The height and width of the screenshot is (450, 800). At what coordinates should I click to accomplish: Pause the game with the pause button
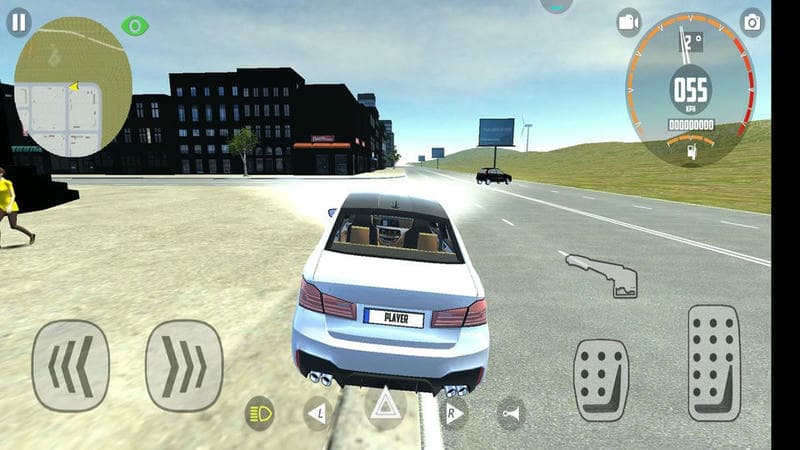point(19,22)
